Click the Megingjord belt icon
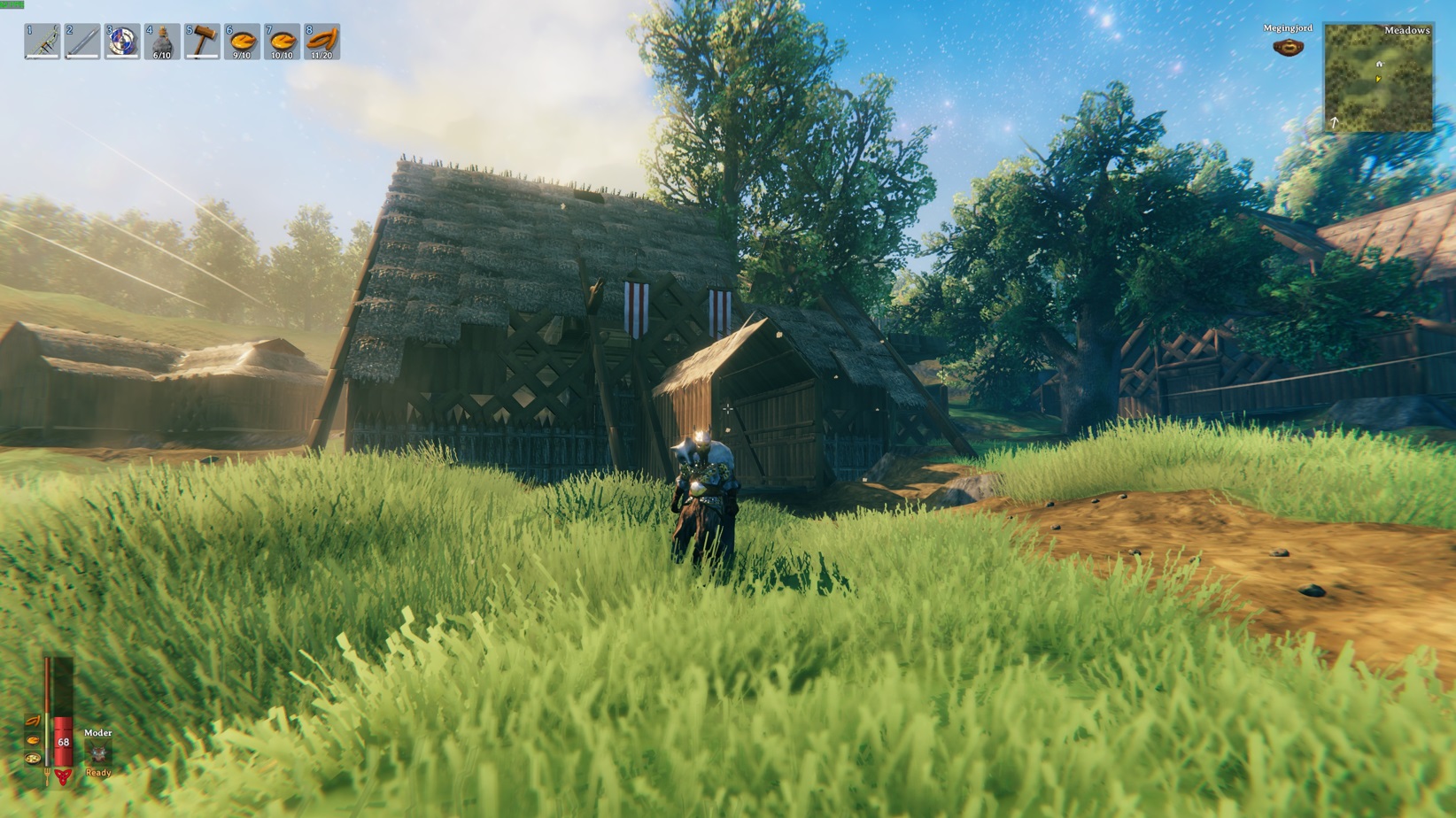The image size is (1456, 818). [1290, 45]
